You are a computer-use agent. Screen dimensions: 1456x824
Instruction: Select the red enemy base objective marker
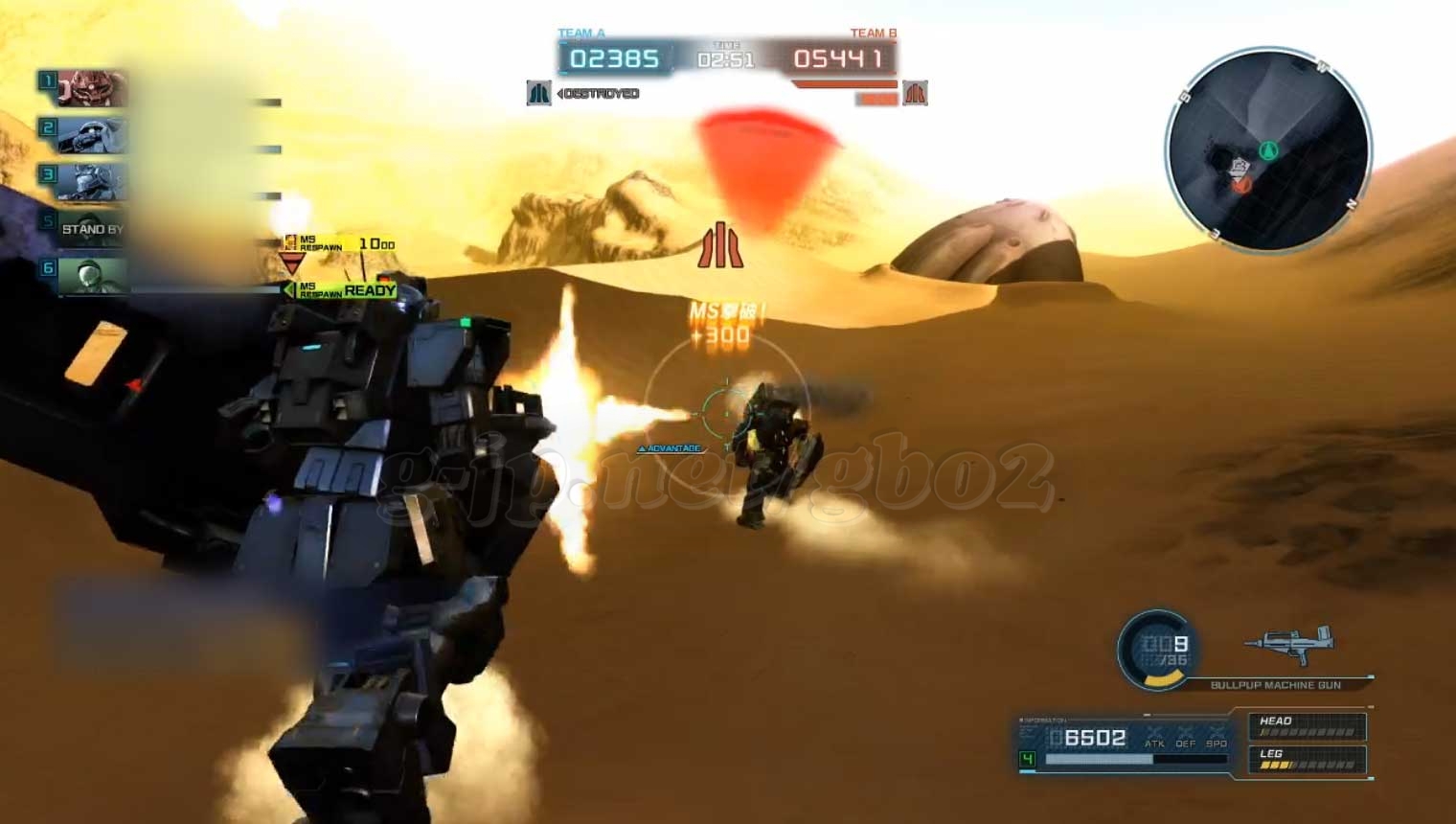[720, 245]
